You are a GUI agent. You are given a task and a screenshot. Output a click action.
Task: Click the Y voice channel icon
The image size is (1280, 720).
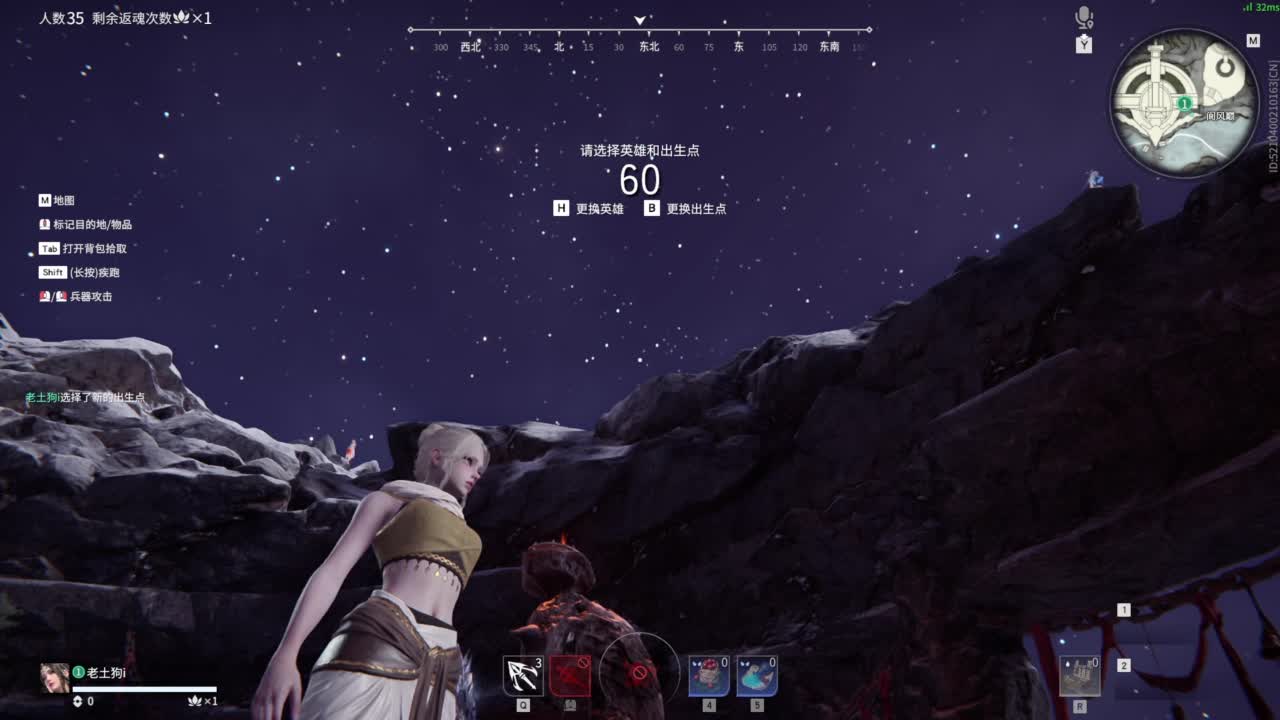1082,44
